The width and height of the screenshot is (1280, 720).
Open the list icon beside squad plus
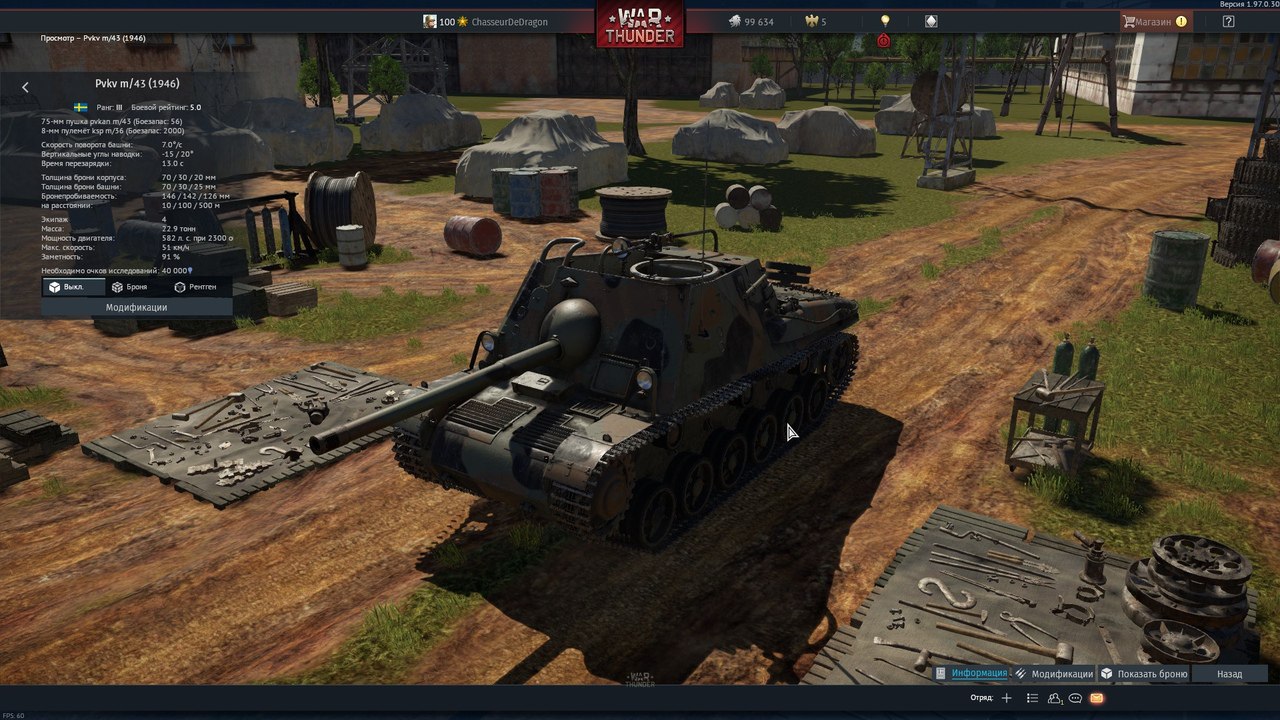pos(1031,698)
